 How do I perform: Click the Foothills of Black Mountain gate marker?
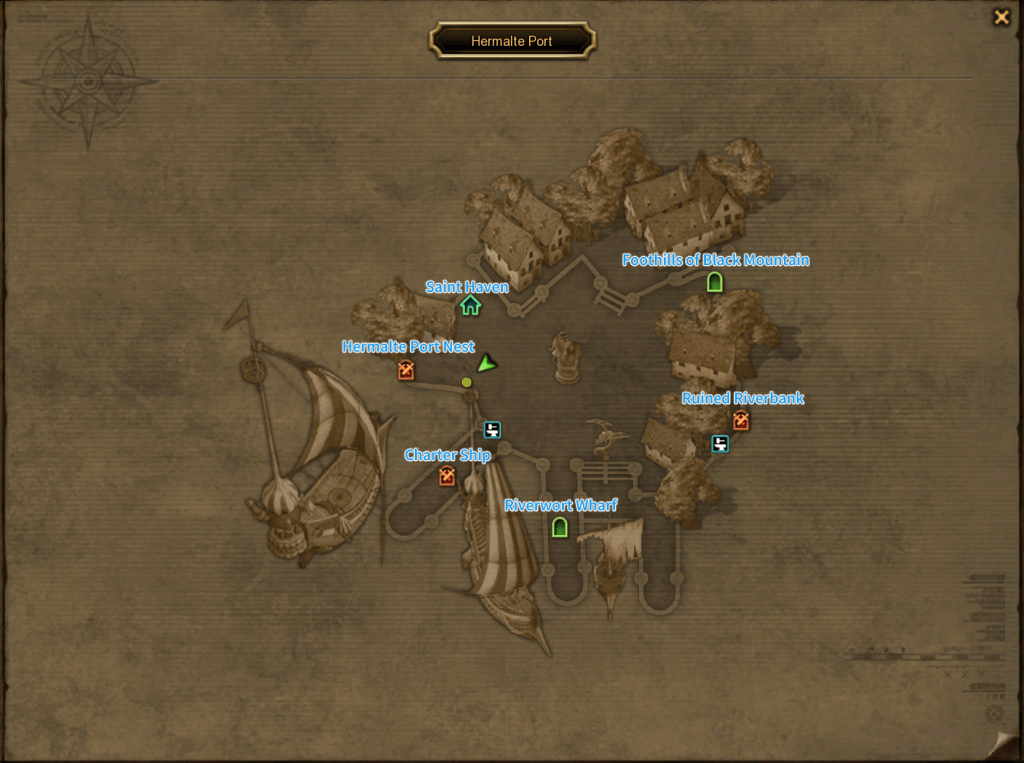tap(714, 282)
